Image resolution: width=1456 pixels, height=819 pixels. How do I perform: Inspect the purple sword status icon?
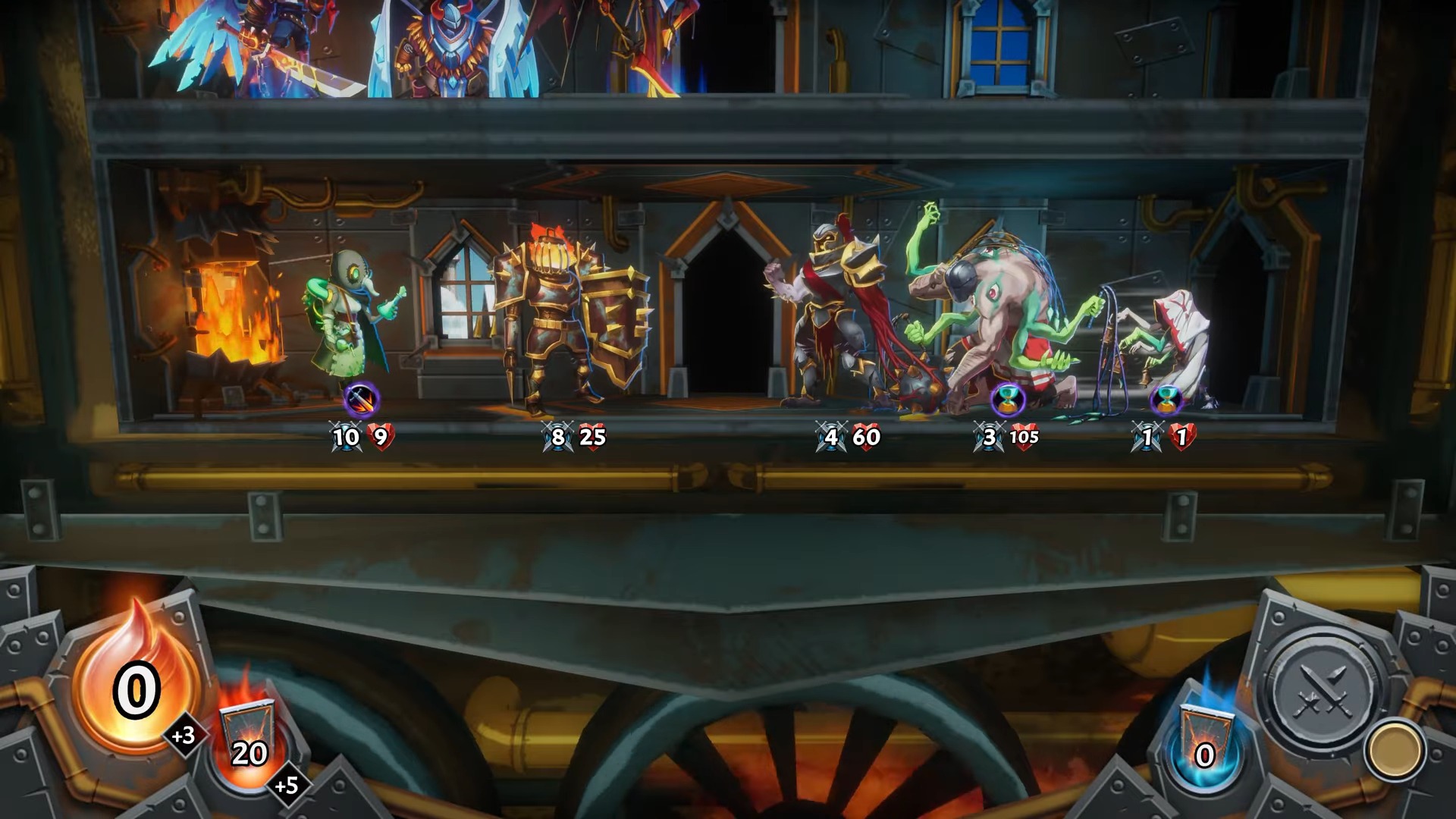coord(361,399)
